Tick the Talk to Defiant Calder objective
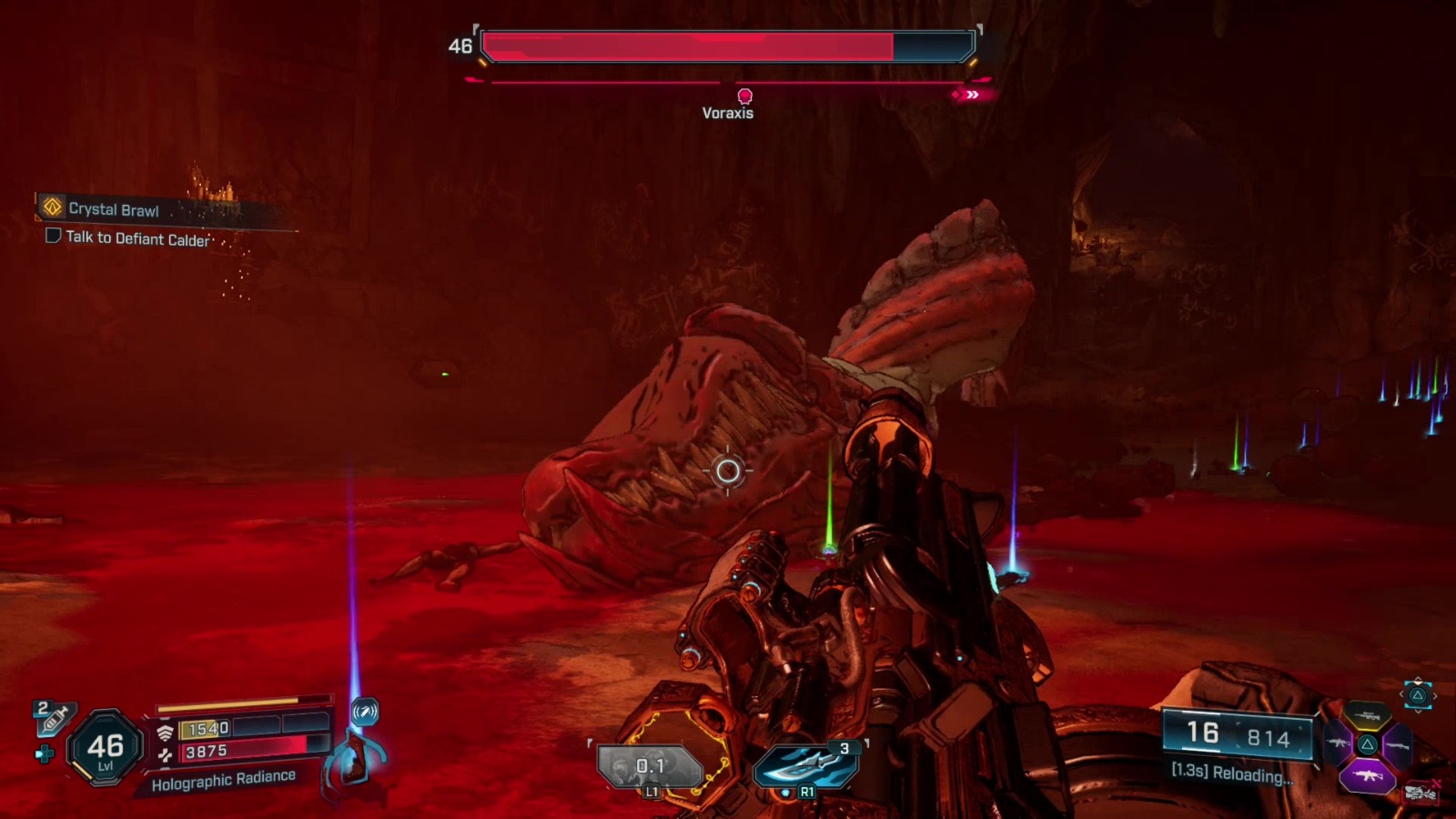Viewport: 1456px width, 819px height. (54, 237)
